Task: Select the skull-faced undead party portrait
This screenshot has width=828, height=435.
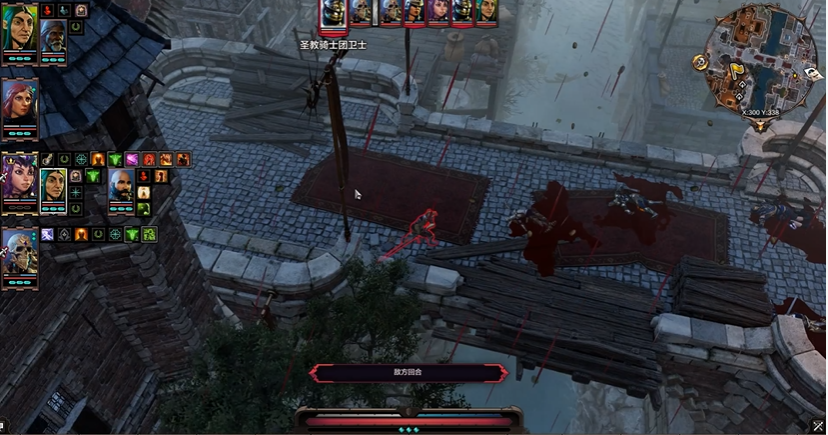Action: pos(19,251)
